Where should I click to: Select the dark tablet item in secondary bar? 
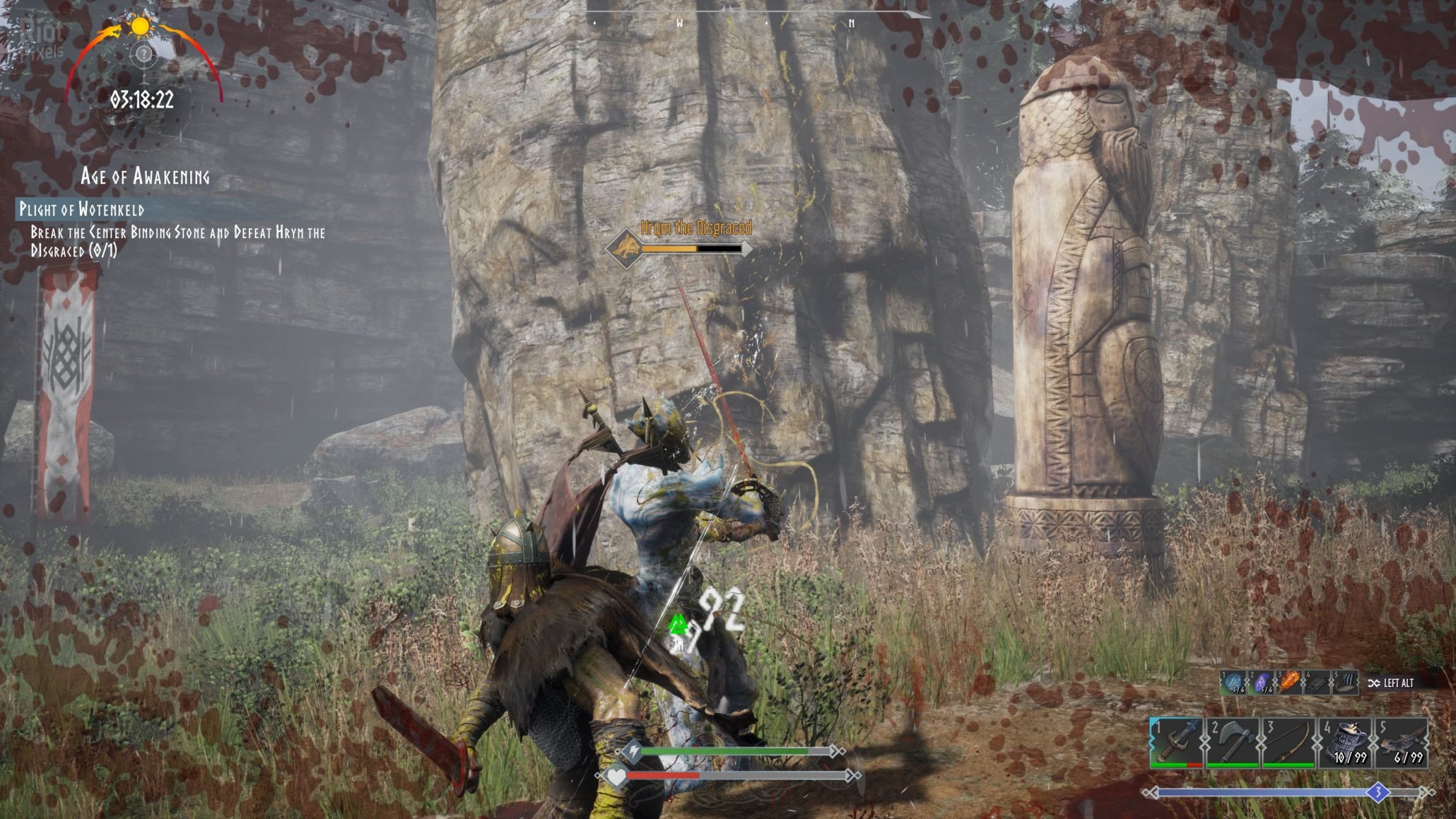point(1317,683)
